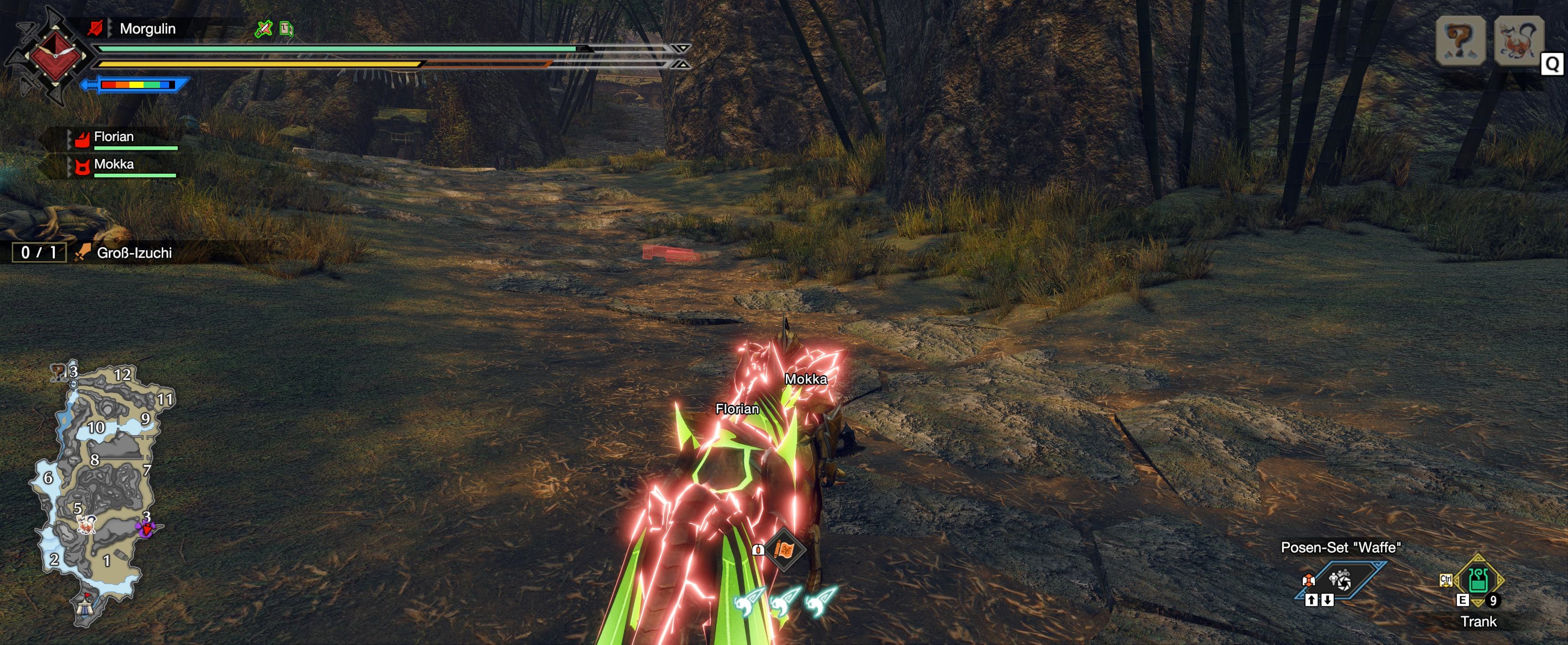Click the green sword buff status icon
Image resolution: width=1568 pixels, height=645 pixels.
point(263,29)
